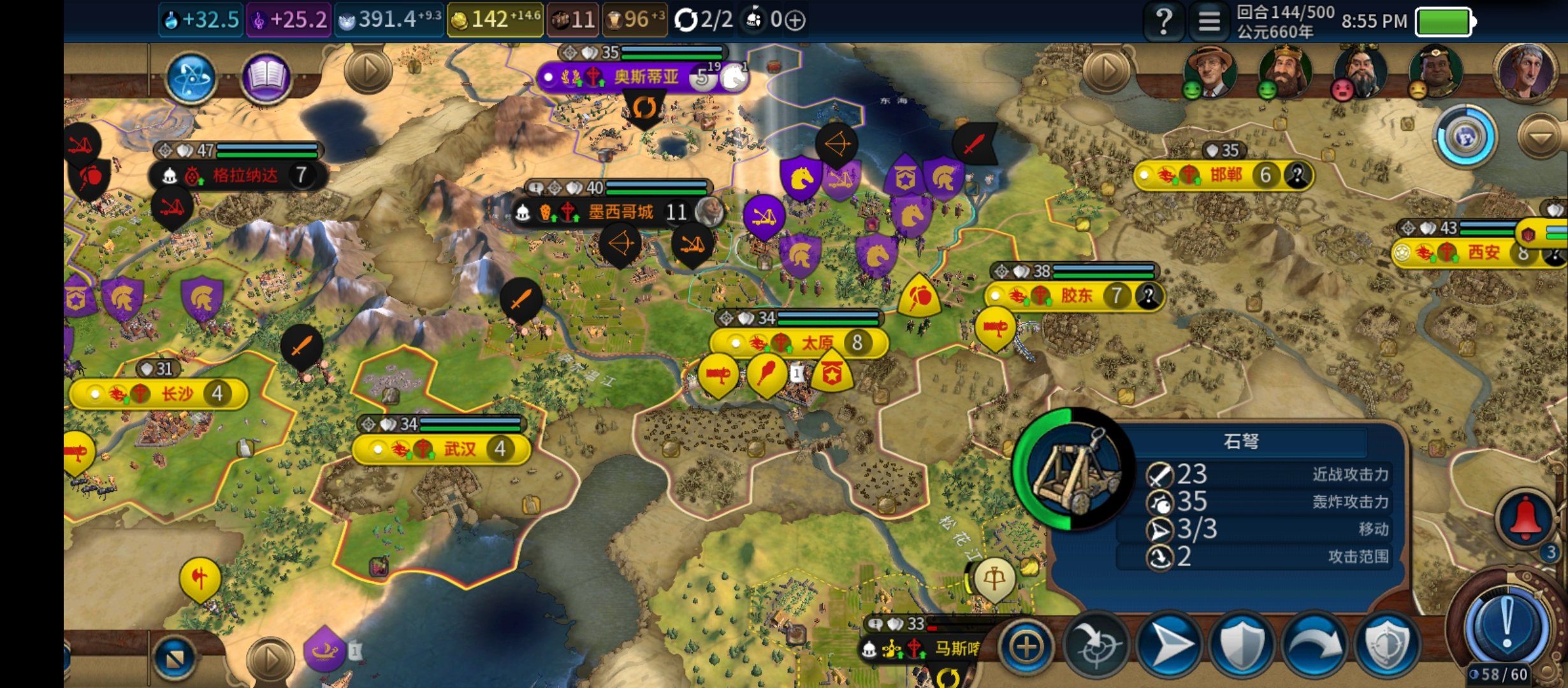Open the hamburger game menu
1568x688 pixels.
(x=1209, y=22)
